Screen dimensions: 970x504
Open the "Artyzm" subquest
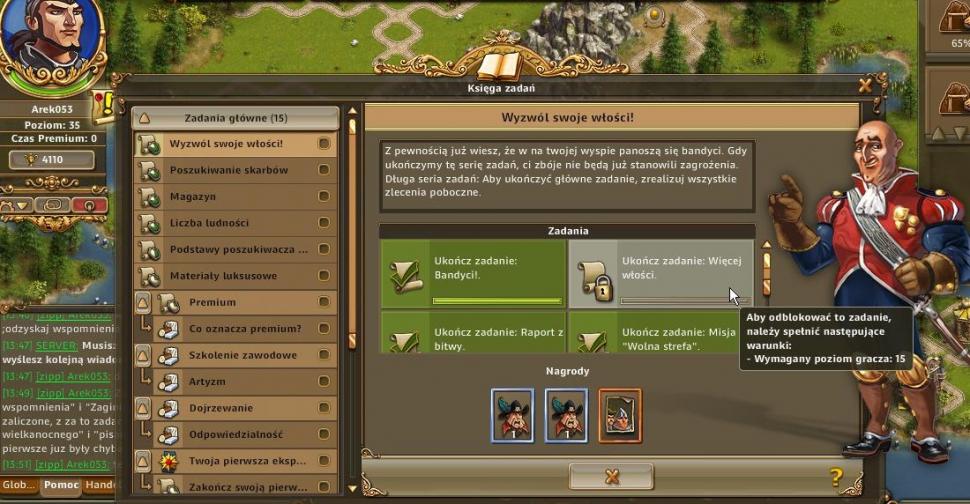(x=207, y=382)
